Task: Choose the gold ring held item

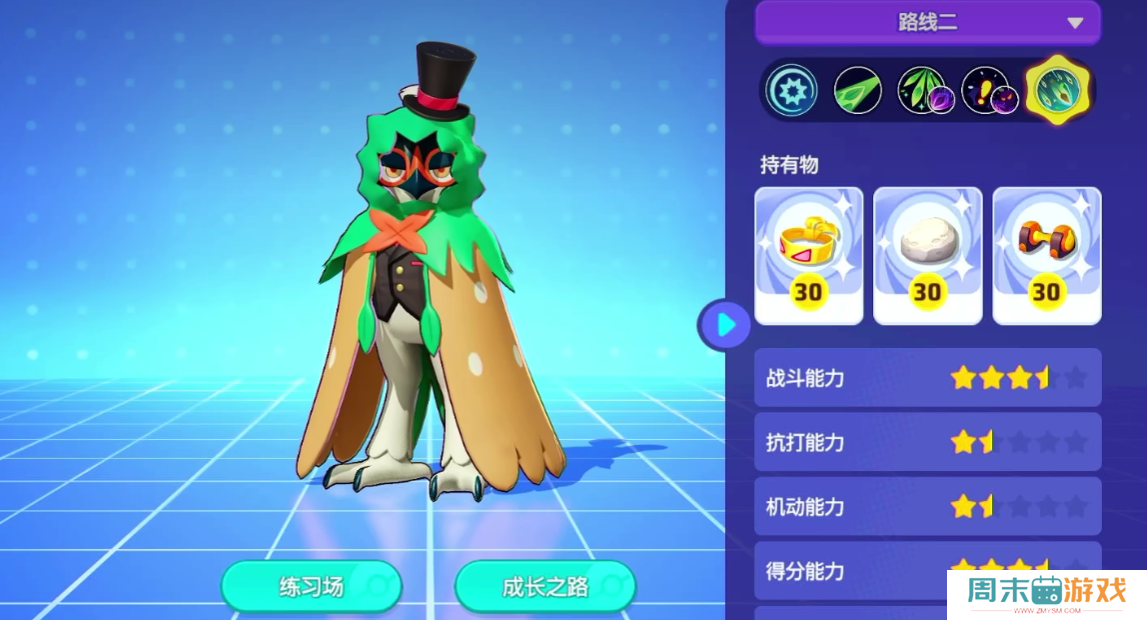Action: pyautogui.click(x=808, y=256)
